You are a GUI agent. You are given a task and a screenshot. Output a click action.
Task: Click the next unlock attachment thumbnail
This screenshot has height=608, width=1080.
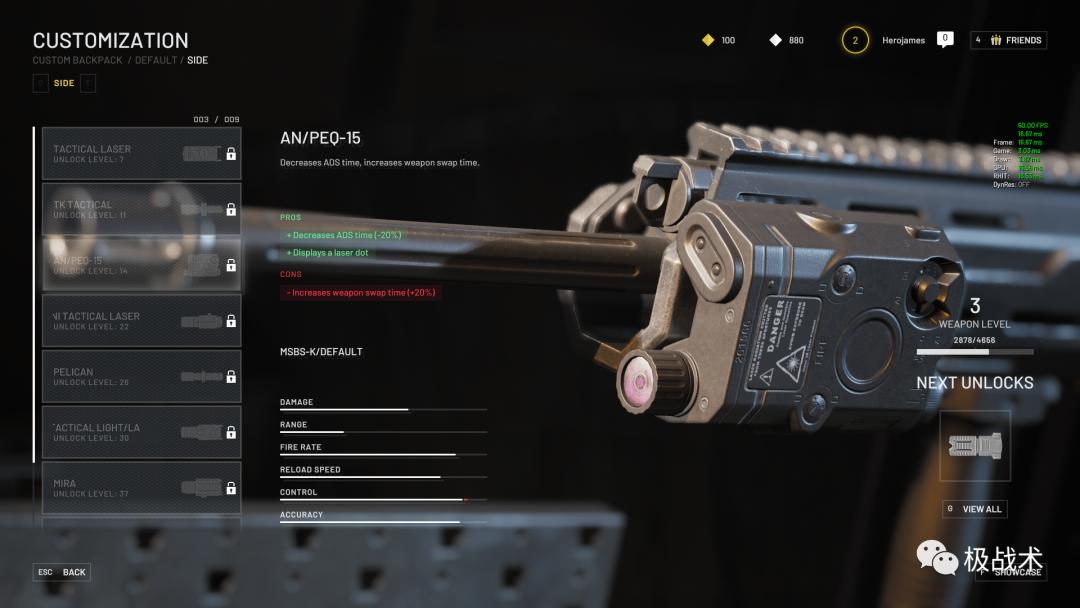[974, 446]
